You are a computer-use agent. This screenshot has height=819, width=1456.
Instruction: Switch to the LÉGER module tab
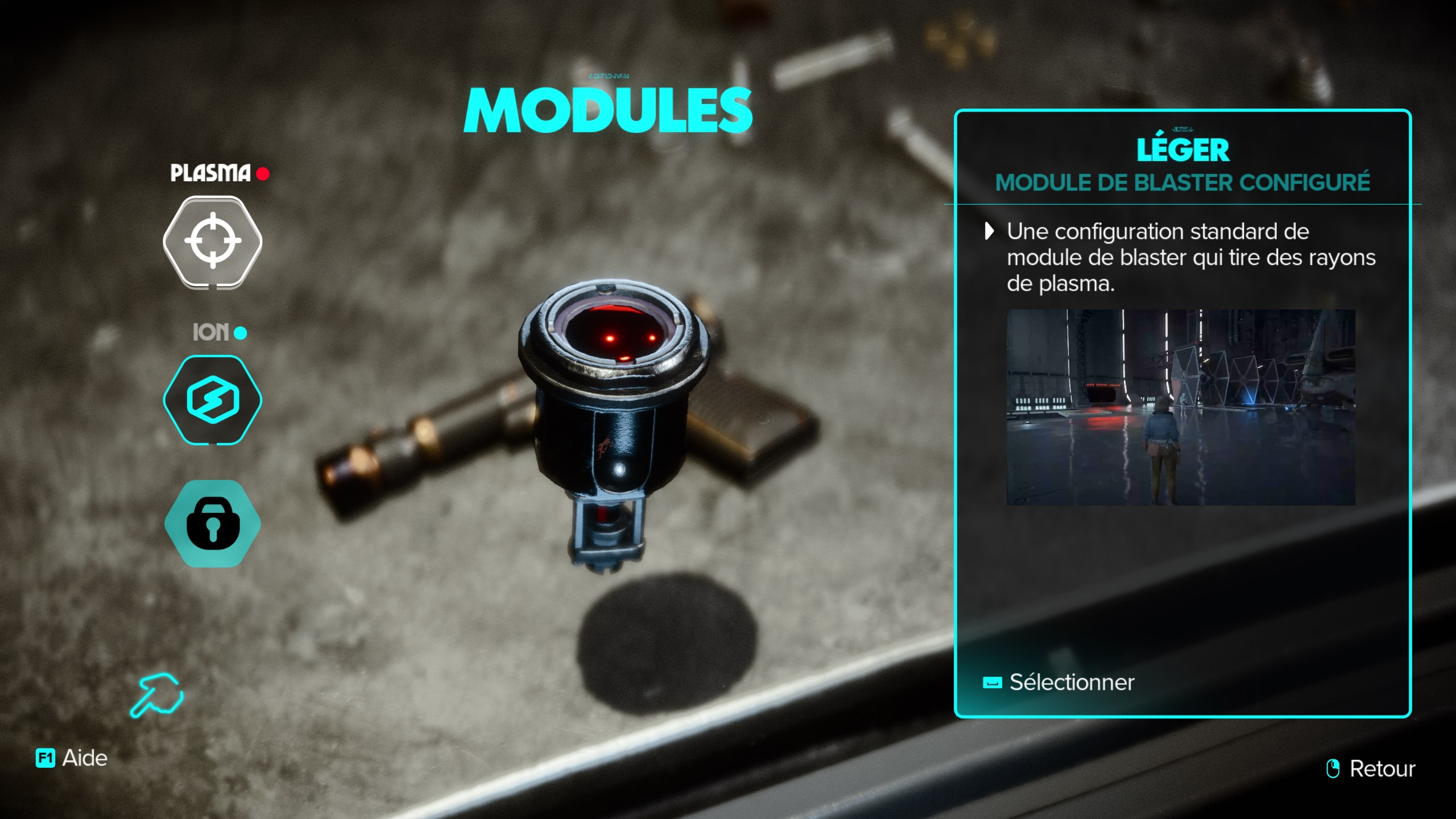[1184, 150]
